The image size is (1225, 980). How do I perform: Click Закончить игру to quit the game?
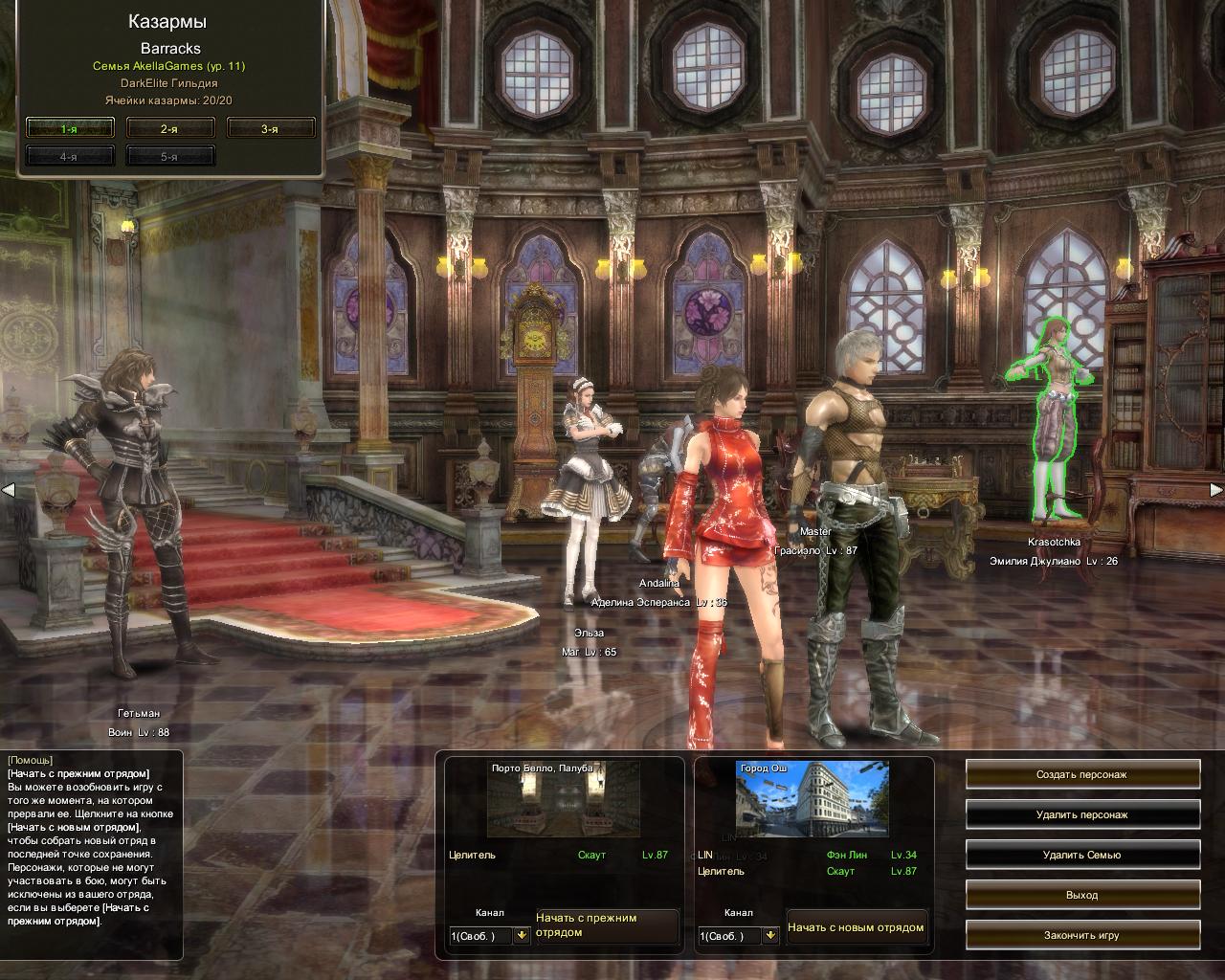(1082, 935)
